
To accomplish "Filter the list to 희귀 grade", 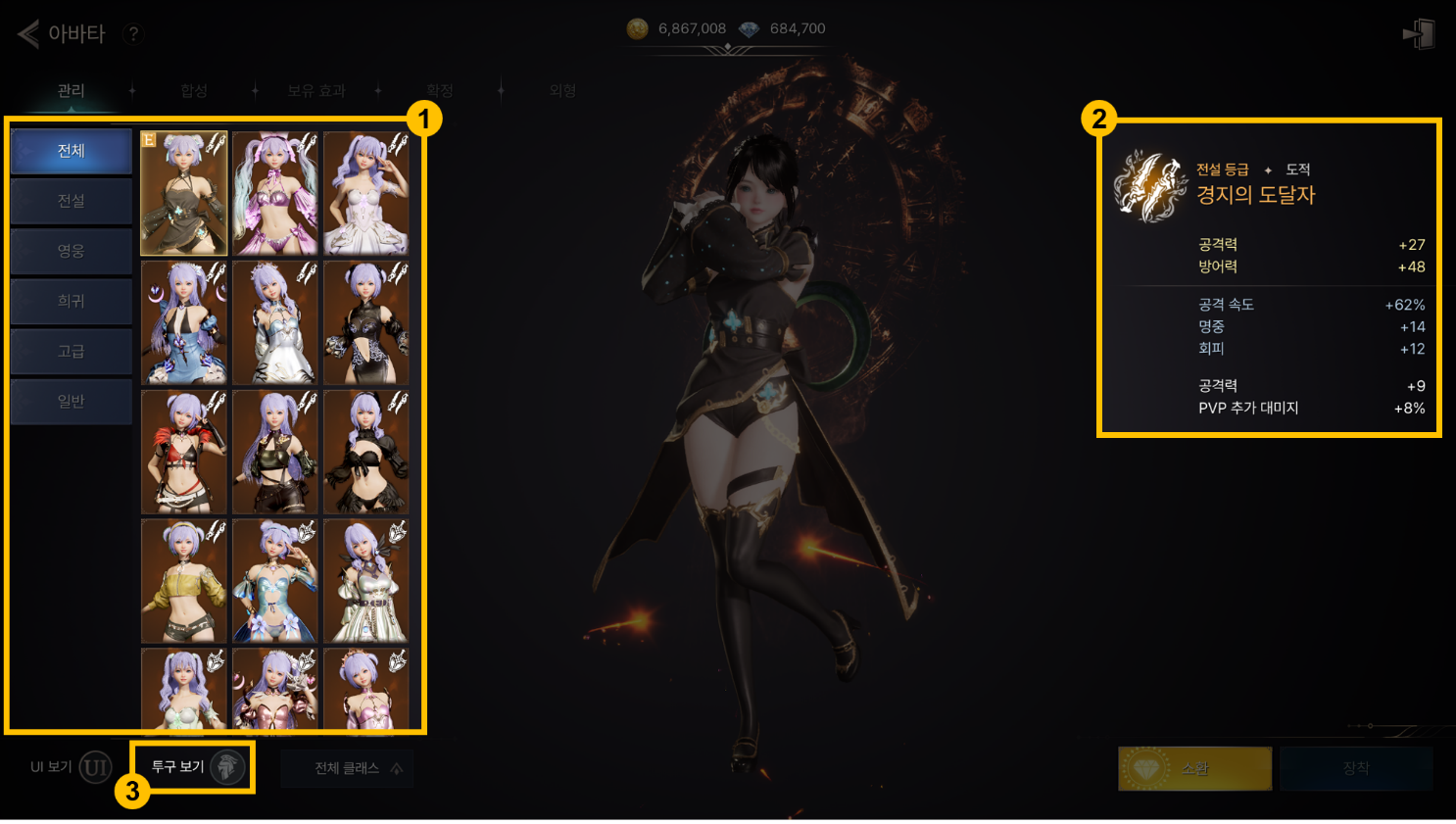I will point(72,301).
